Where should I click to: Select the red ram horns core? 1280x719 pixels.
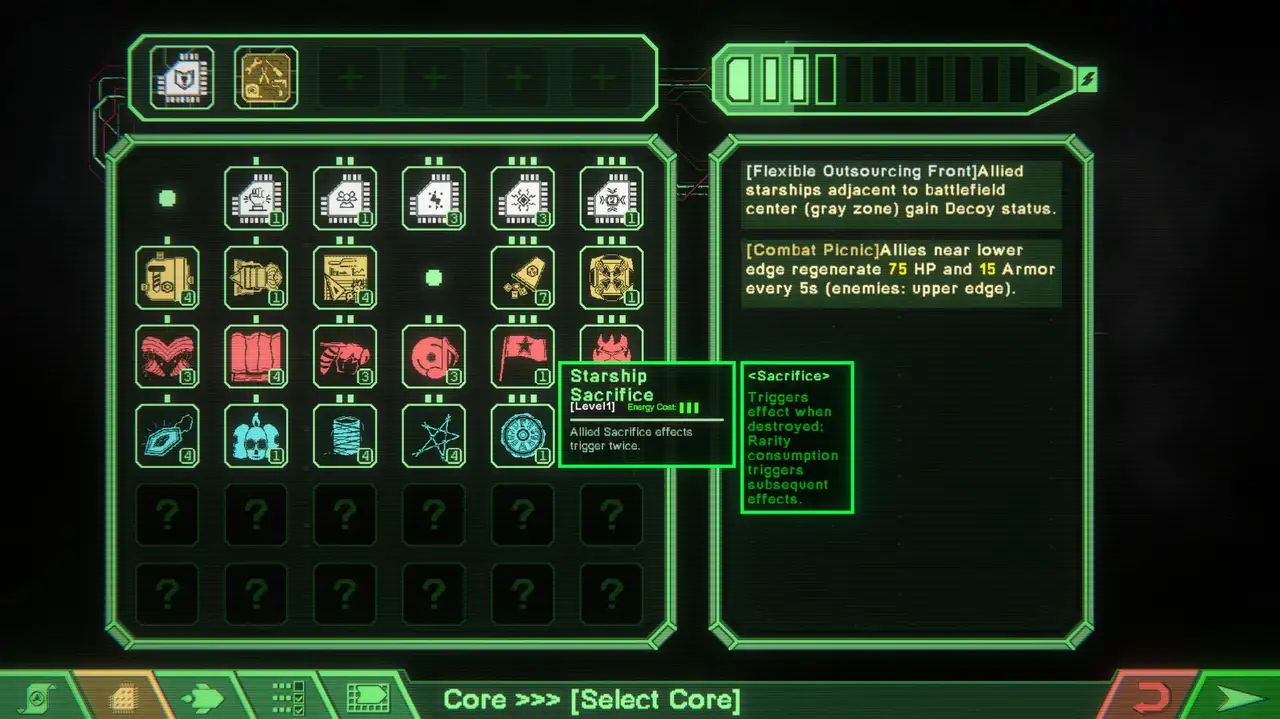[167, 356]
